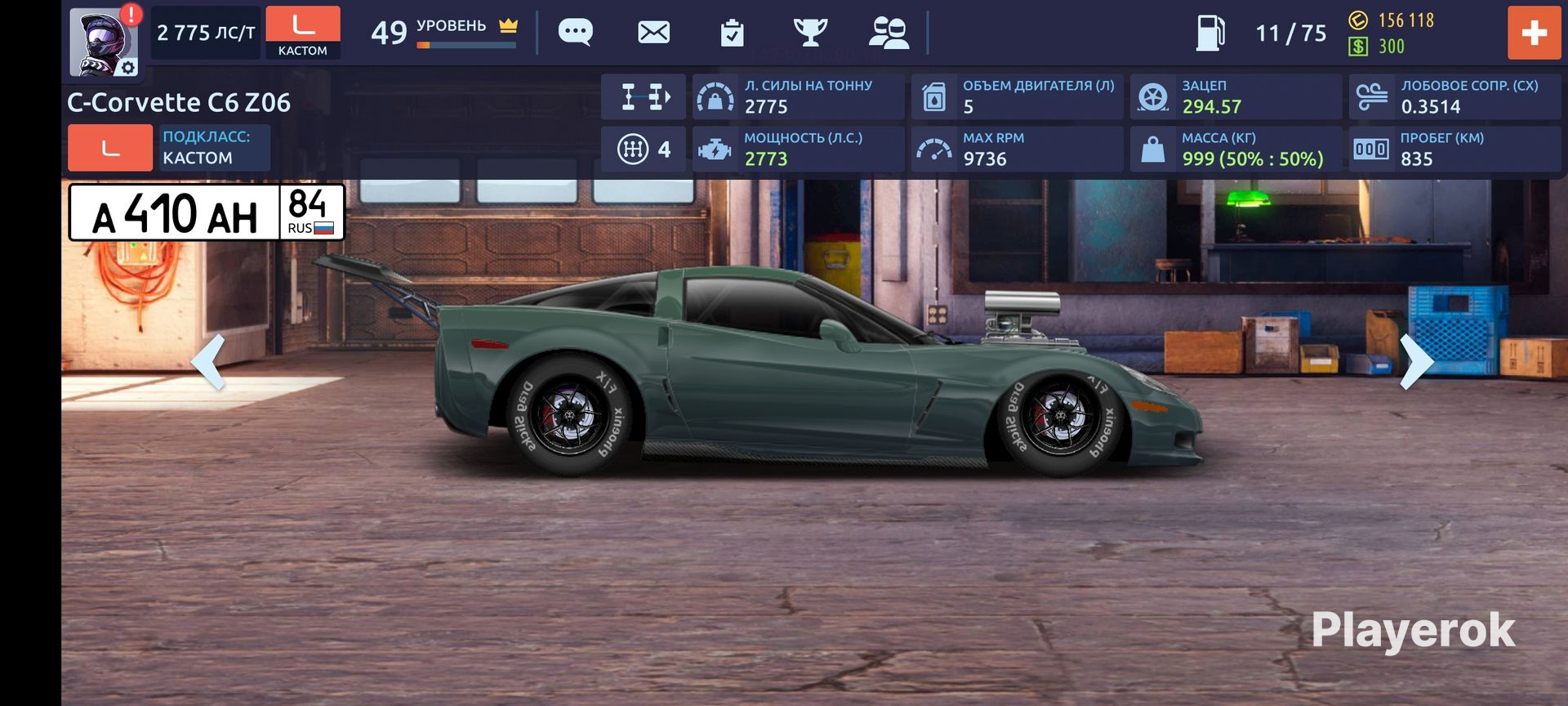Show the next car in garage
This screenshot has width=1568, height=706.
click(x=1416, y=361)
